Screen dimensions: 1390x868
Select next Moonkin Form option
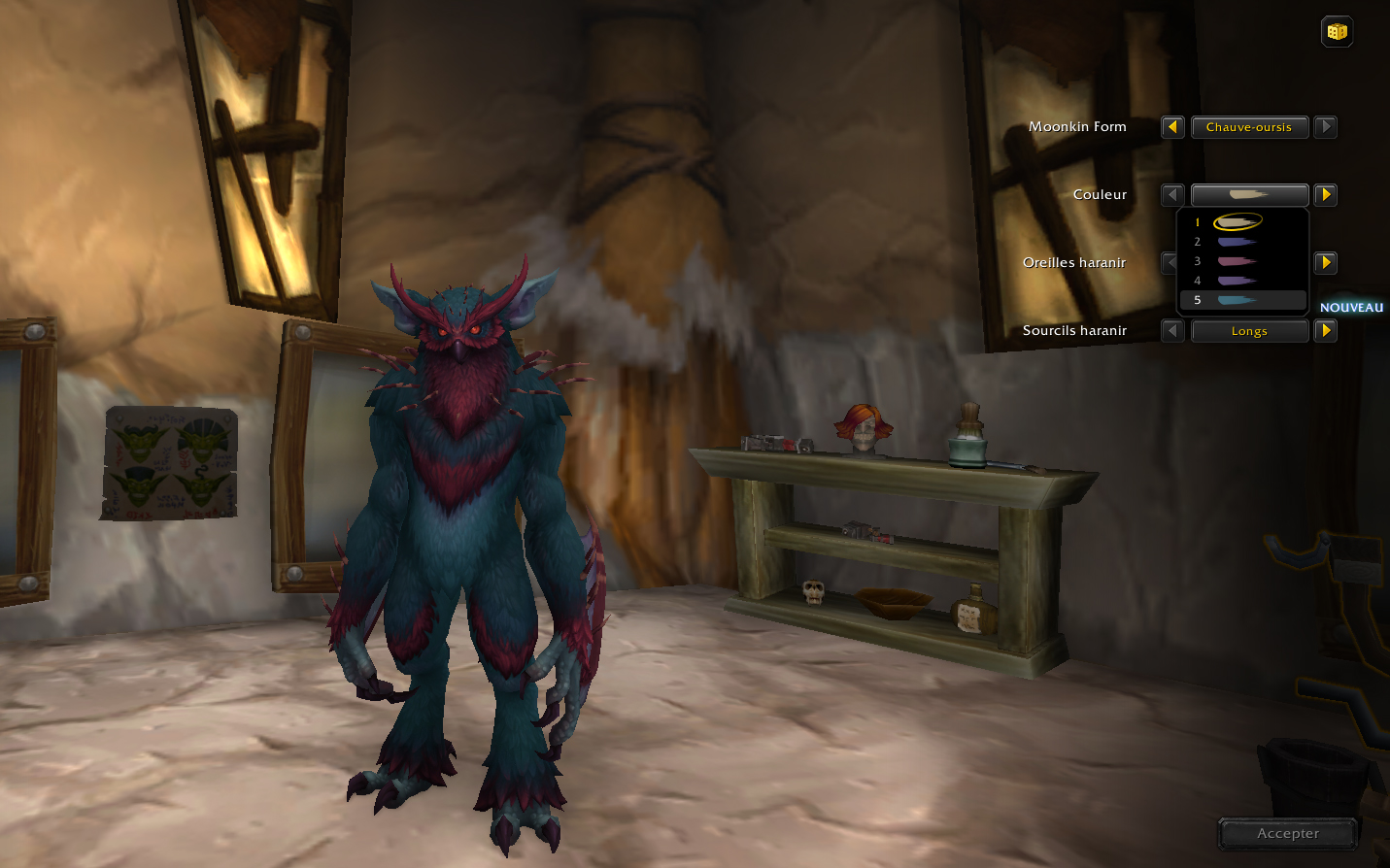pyautogui.click(x=1326, y=127)
